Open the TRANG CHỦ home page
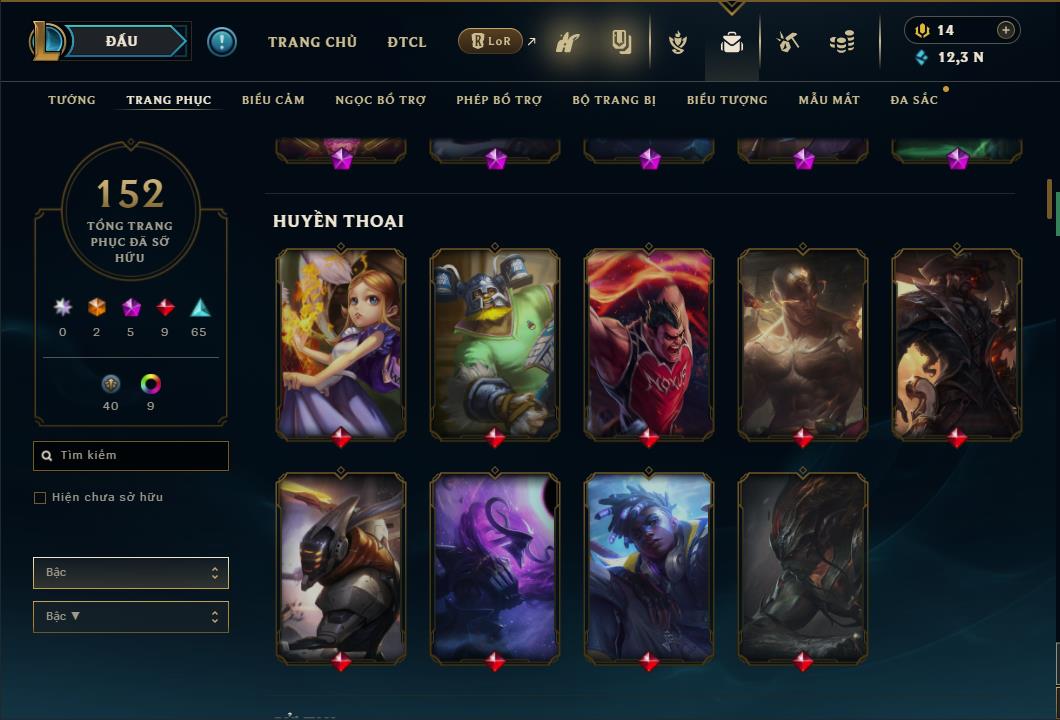Viewport: 1060px width, 720px height. (312, 42)
